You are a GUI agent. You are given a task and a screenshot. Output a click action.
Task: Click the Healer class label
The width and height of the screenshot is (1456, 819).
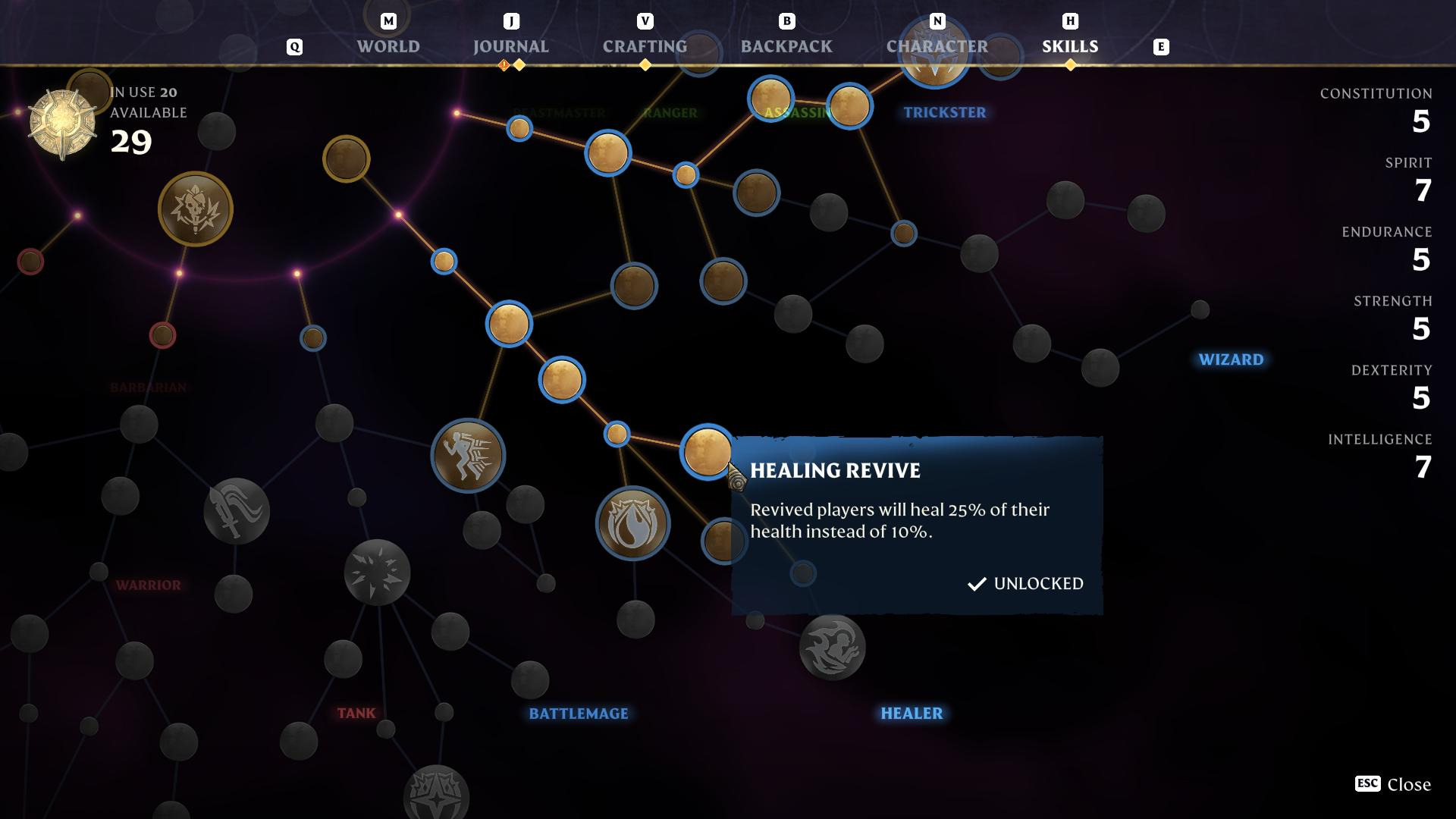click(x=911, y=713)
